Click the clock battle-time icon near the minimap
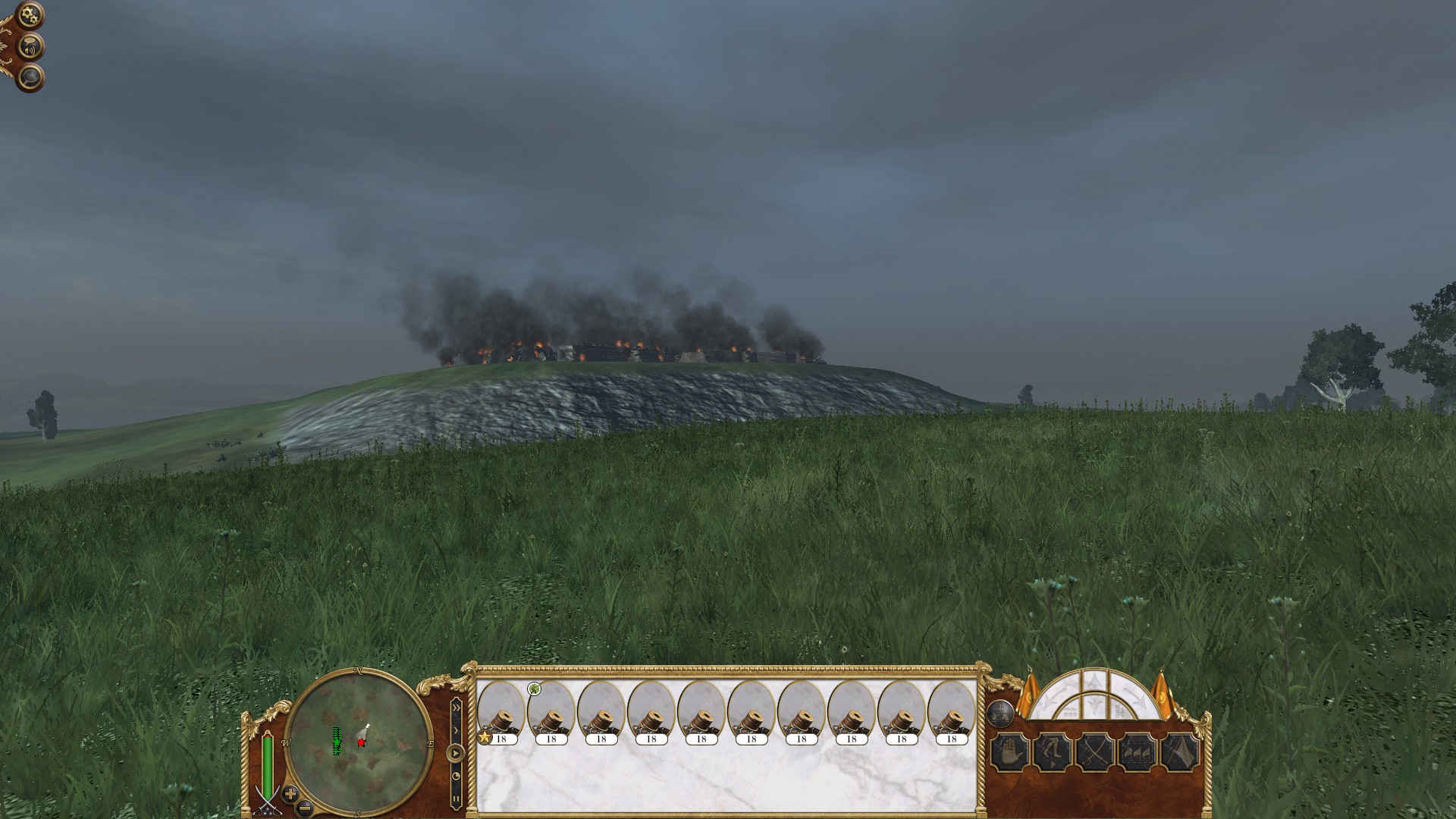 pyautogui.click(x=455, y=776)
